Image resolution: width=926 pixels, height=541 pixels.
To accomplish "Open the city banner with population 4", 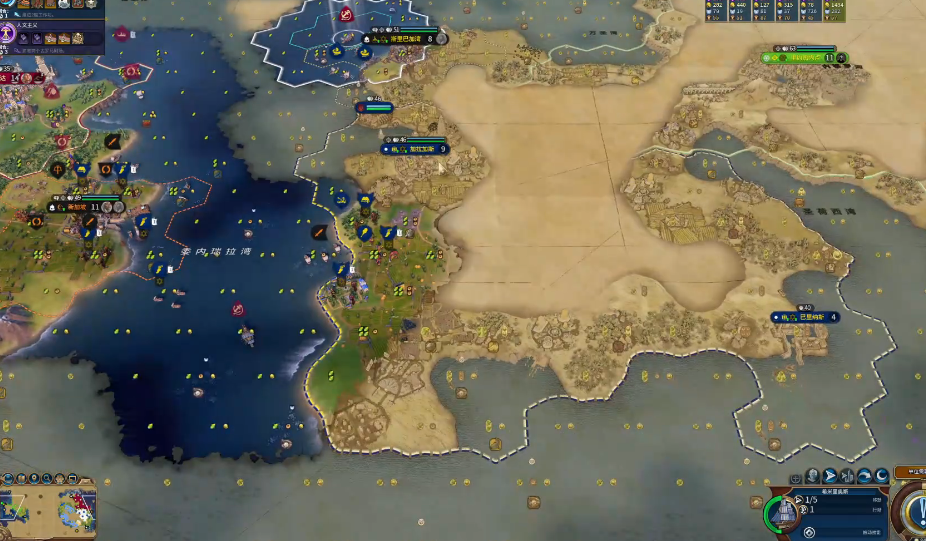I will 805,317.
